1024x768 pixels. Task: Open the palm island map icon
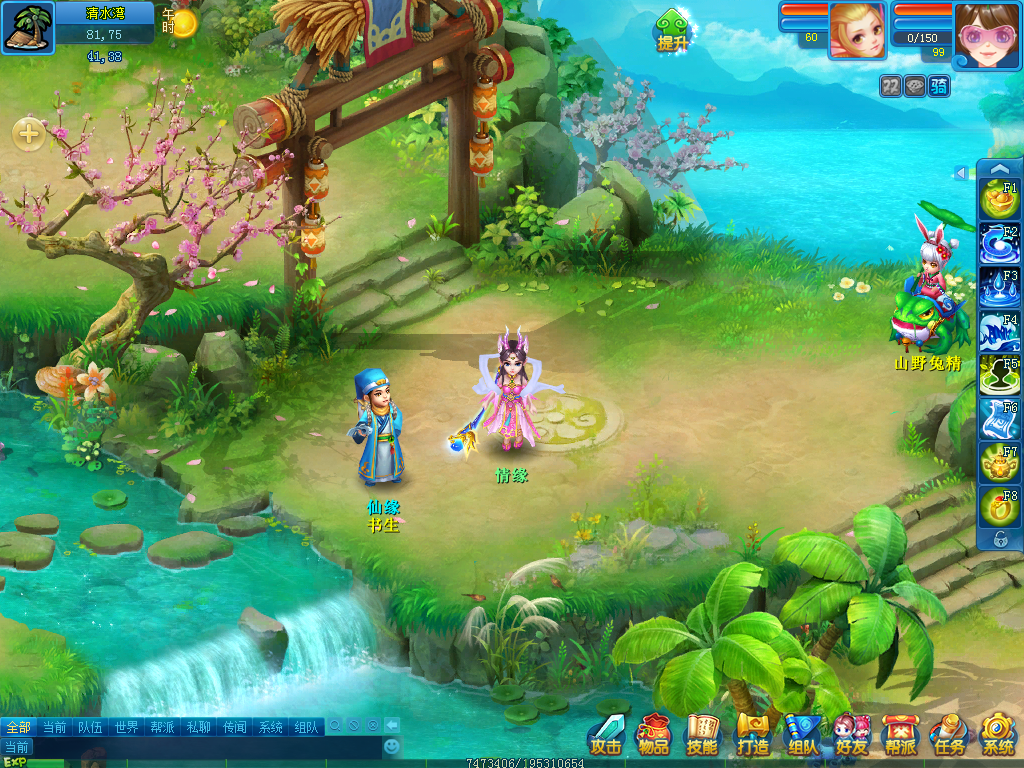[x=28, y=27]
